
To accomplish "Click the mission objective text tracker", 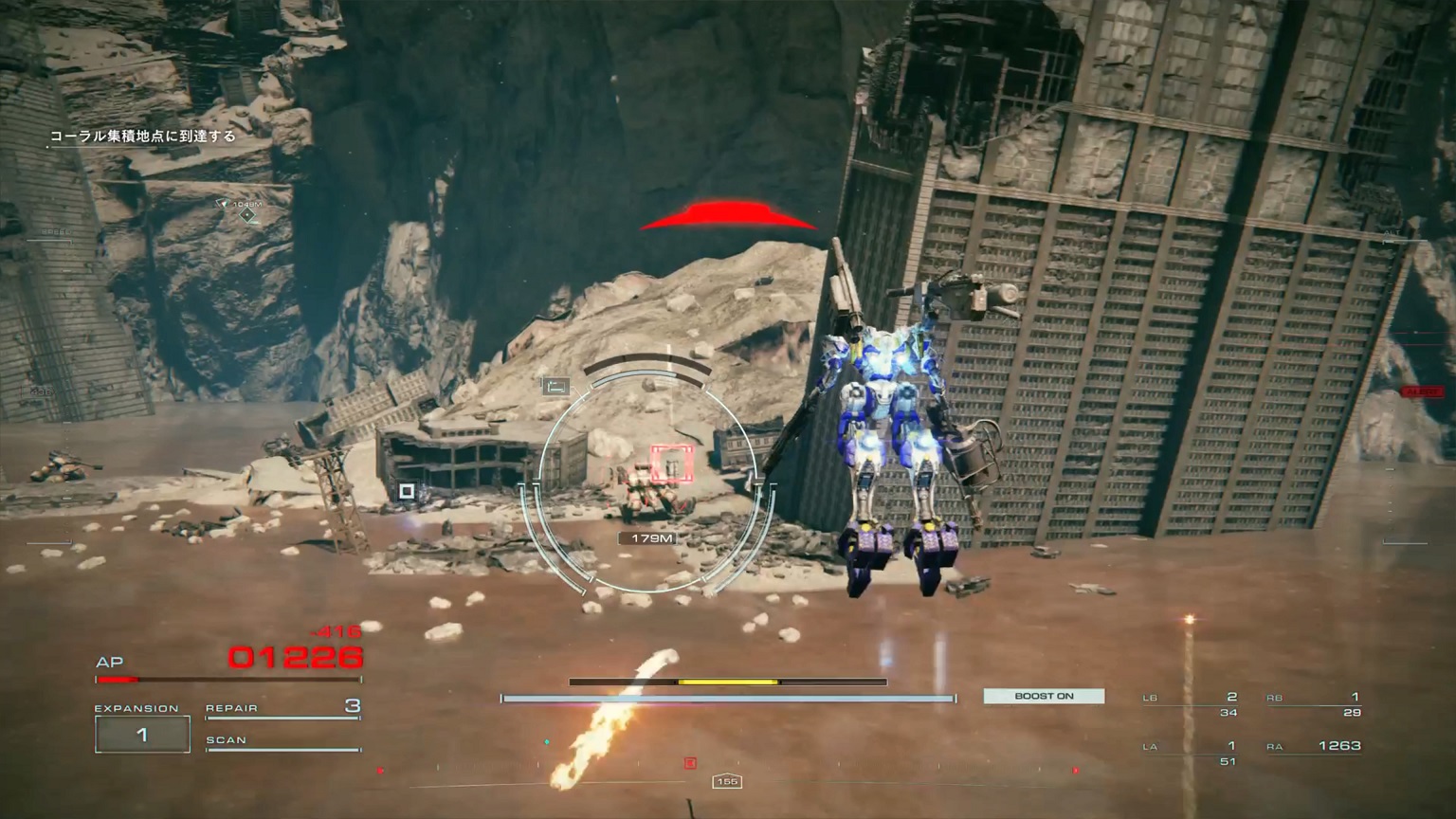I will click(143, 136).
